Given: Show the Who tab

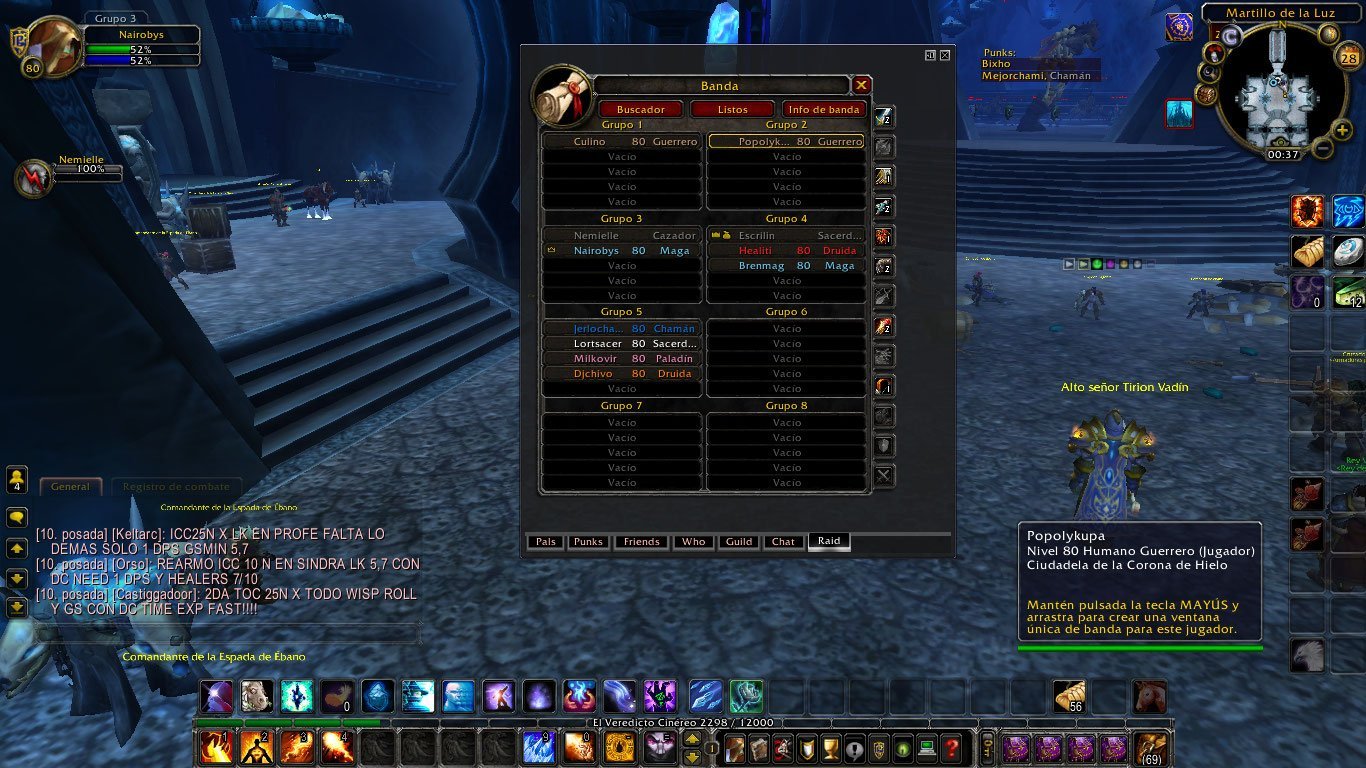Looking at the screenshot, I should coord(693,542).
